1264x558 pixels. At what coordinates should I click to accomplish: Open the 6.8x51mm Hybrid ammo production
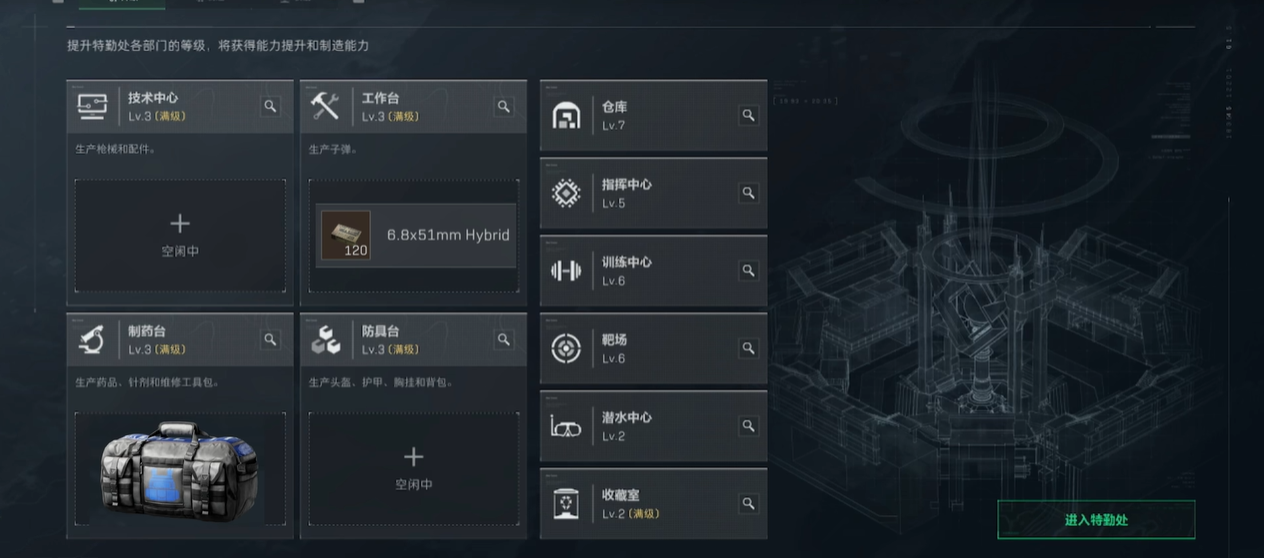(x=416, y=236)
